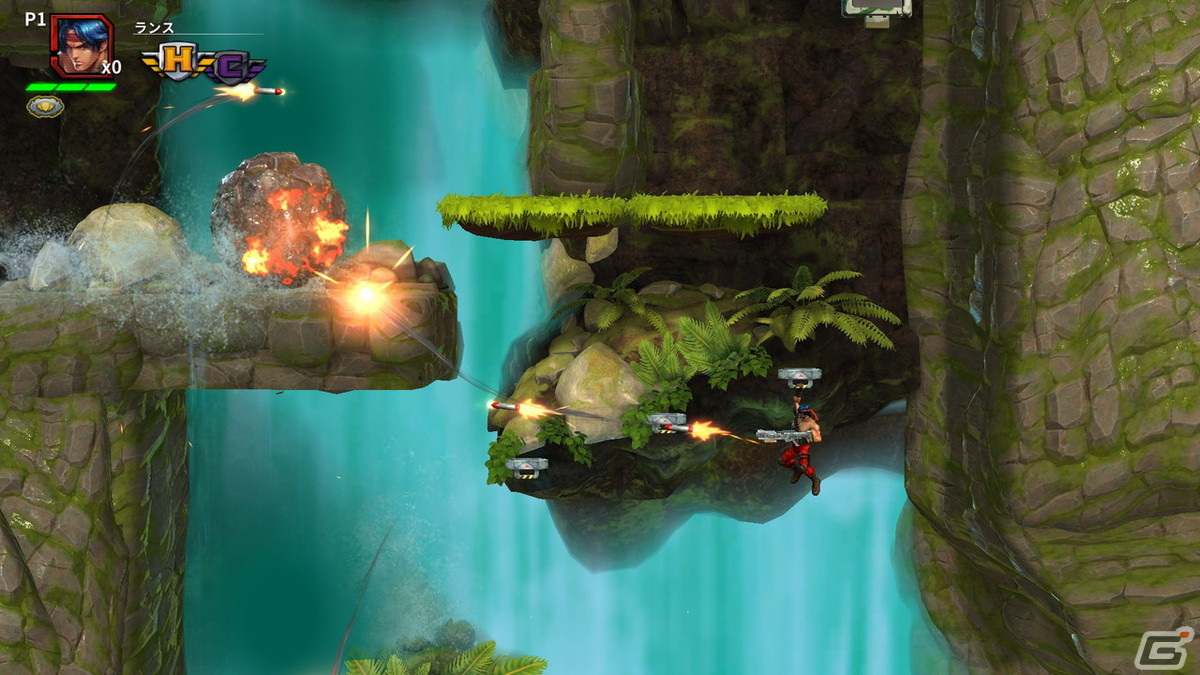The image size is (1200, 675).
Task: Switch to the purple C weapon badge
Action: tap(233, 67)
